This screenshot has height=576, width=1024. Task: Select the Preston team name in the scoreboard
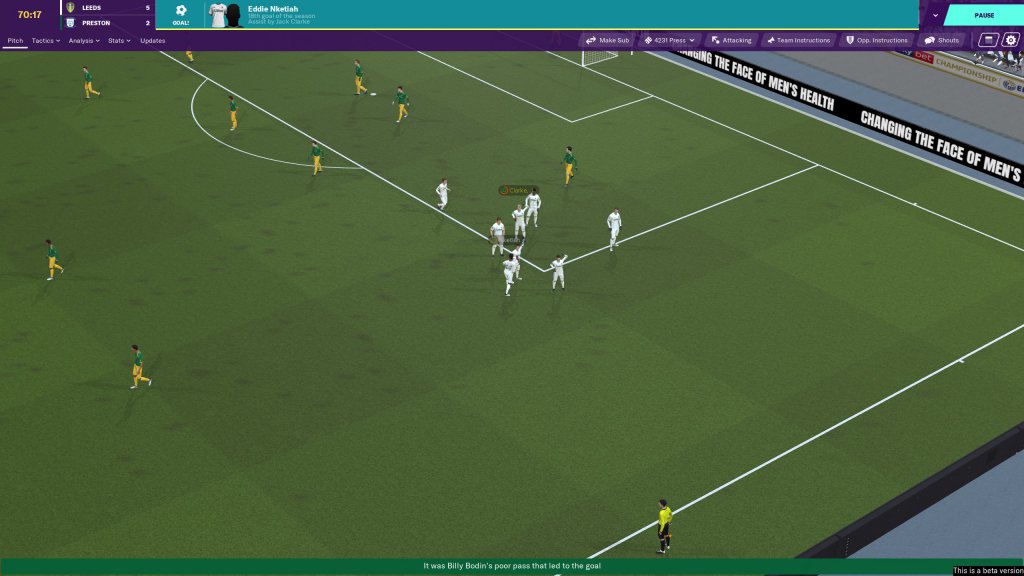94,22
